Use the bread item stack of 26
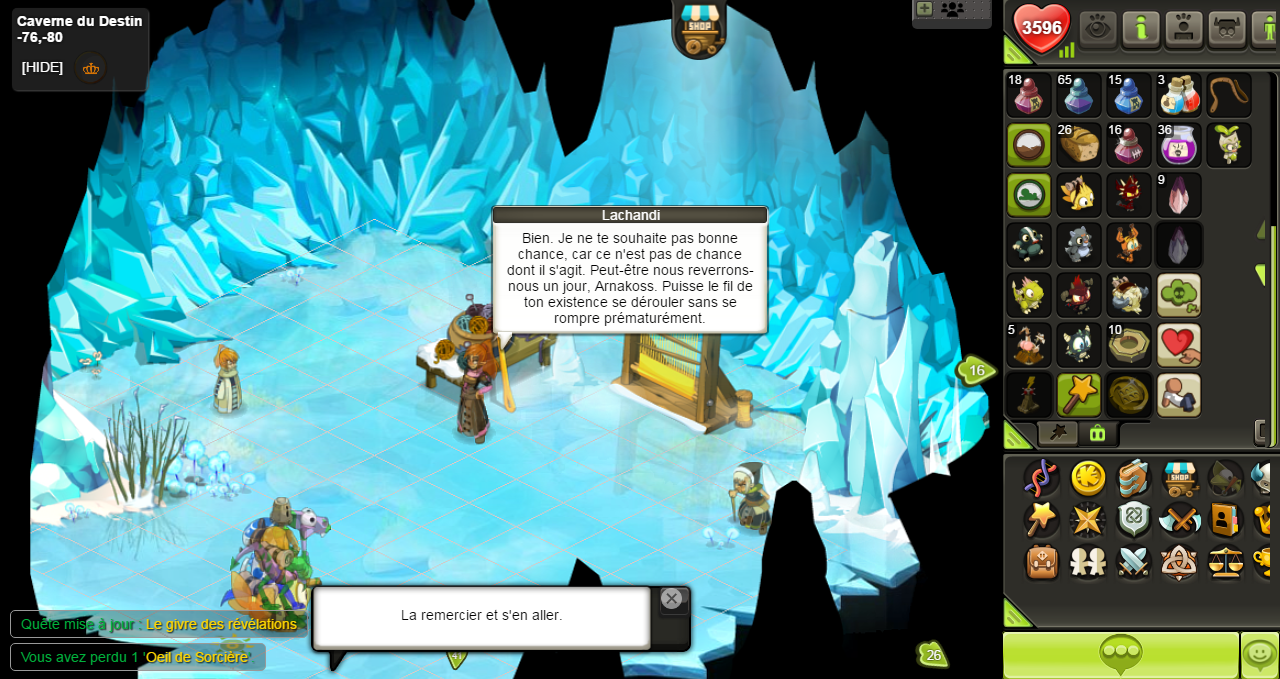The width and height of the screenshot is (1280, 679). [1079, 145]
